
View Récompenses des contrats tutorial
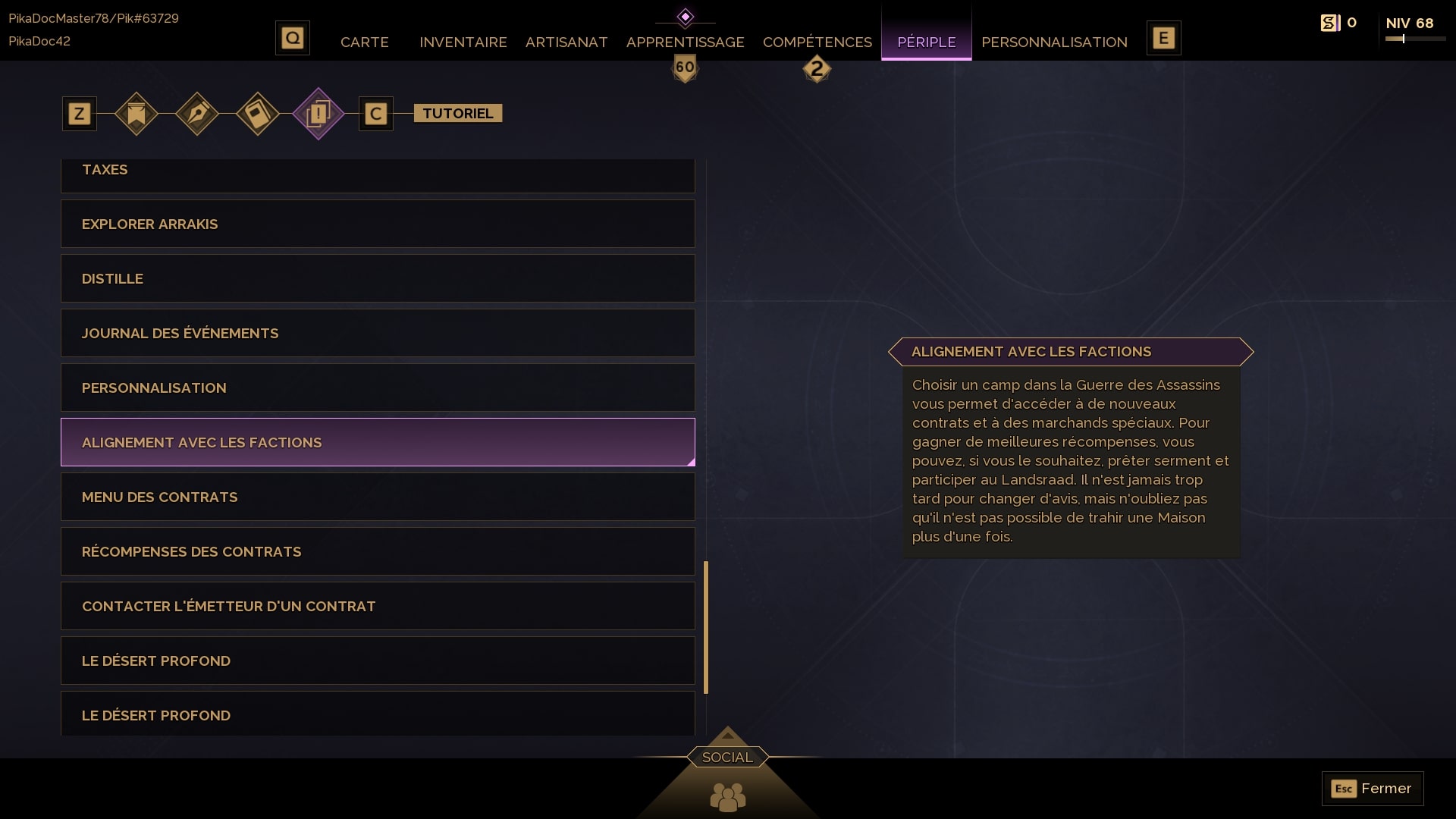(378, 551)
